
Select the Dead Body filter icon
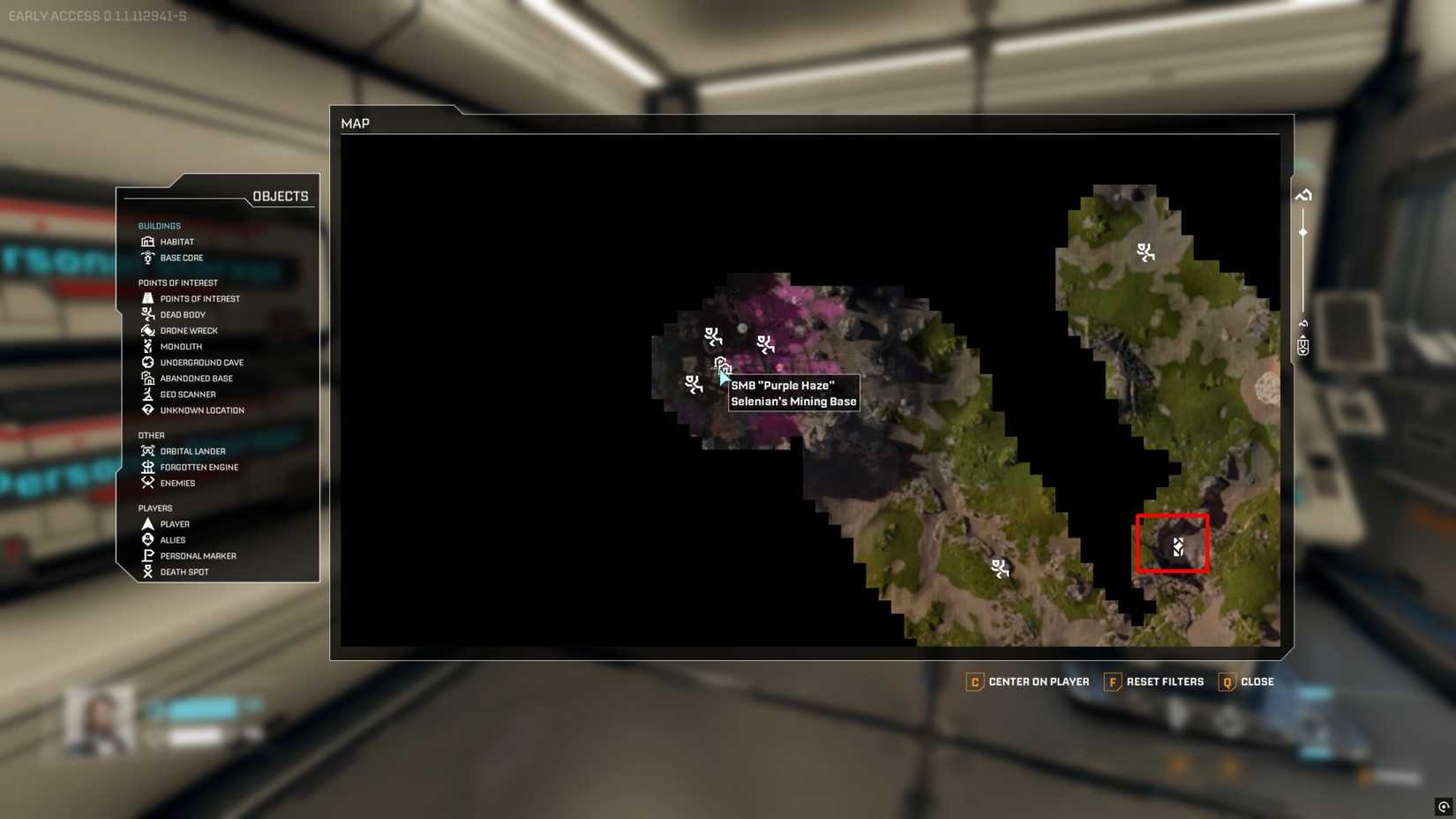click(x=148, y=314)
